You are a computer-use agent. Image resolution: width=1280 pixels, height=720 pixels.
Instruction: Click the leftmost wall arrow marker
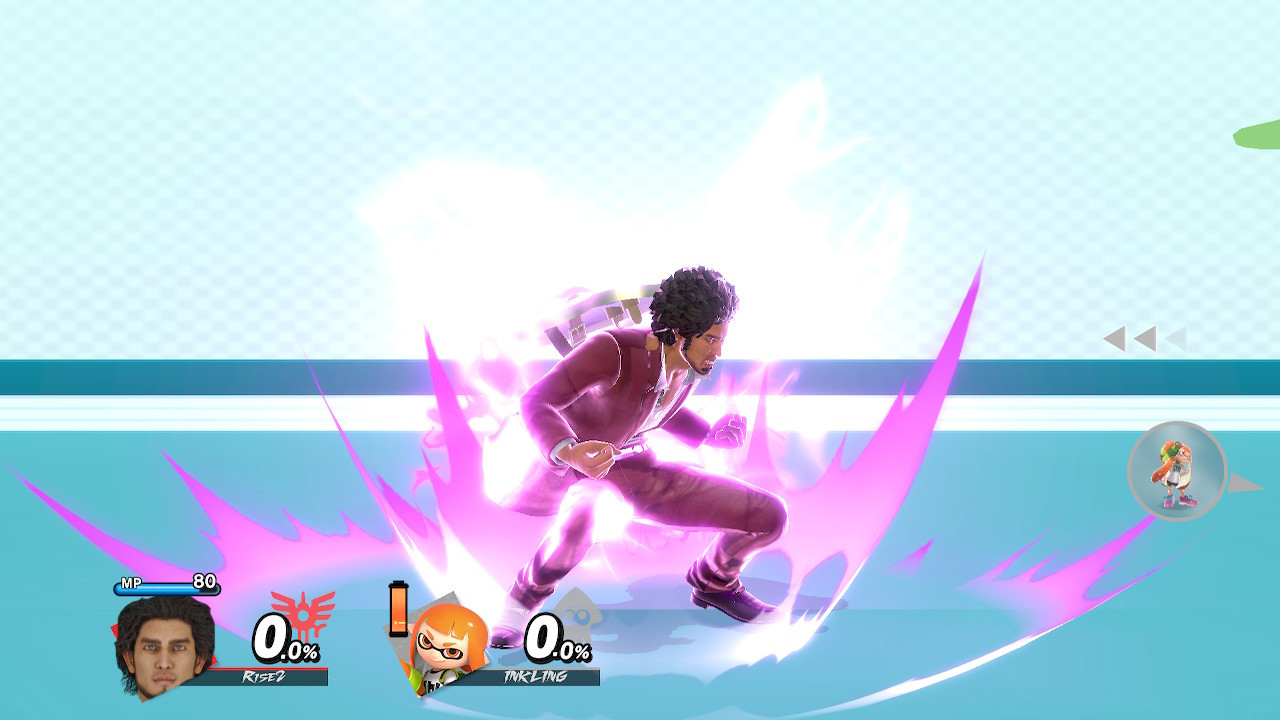pos(1117,338)
